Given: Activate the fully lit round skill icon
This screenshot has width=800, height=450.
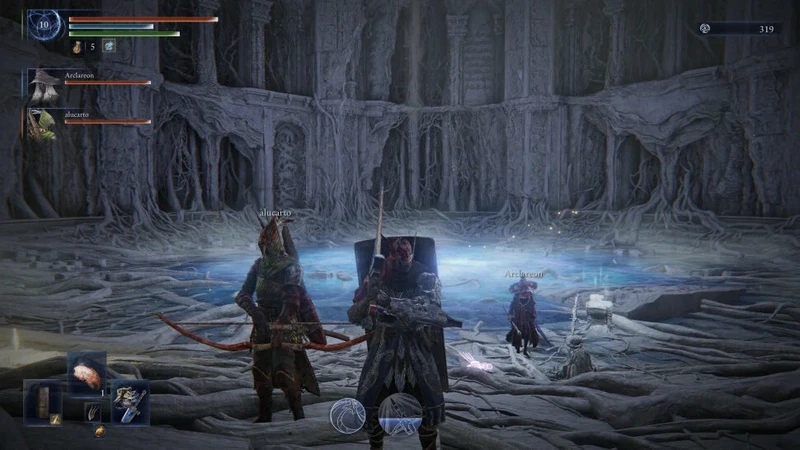Looking at the screenshot, I should pyautogui.click(x=348, y=415).
